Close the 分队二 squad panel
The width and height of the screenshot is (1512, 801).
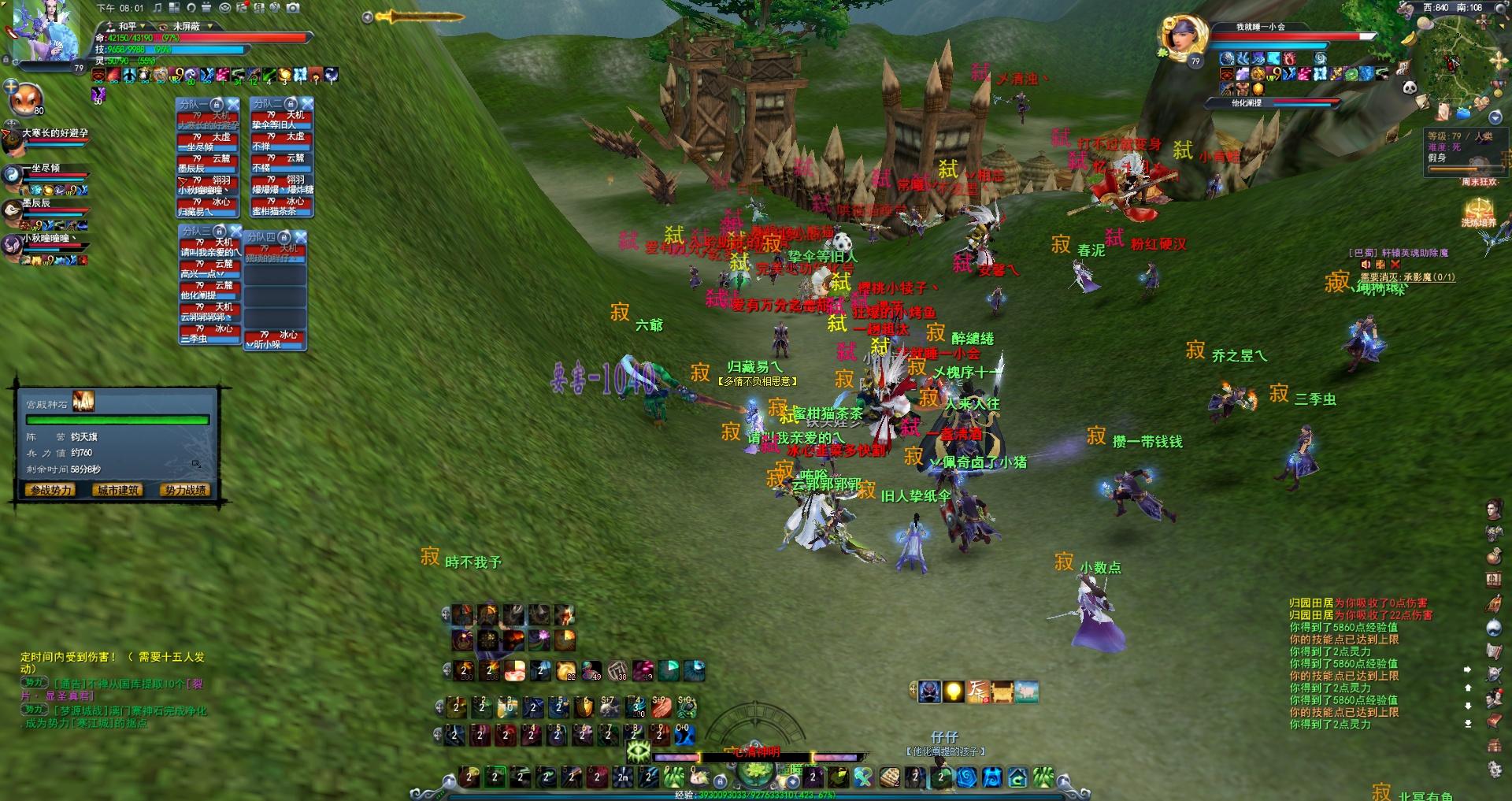pos(307,104)
